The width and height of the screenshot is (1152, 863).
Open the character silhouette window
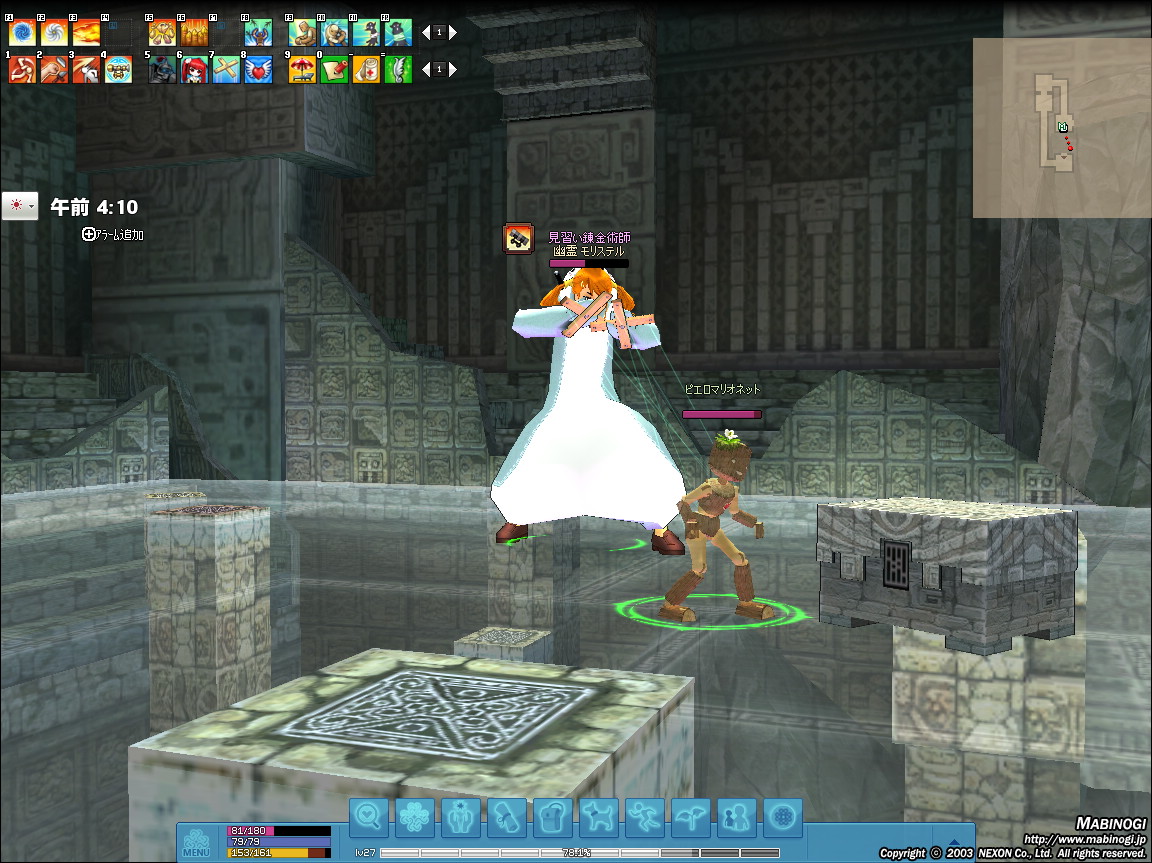pyautogui.click(x=460, y=817)
